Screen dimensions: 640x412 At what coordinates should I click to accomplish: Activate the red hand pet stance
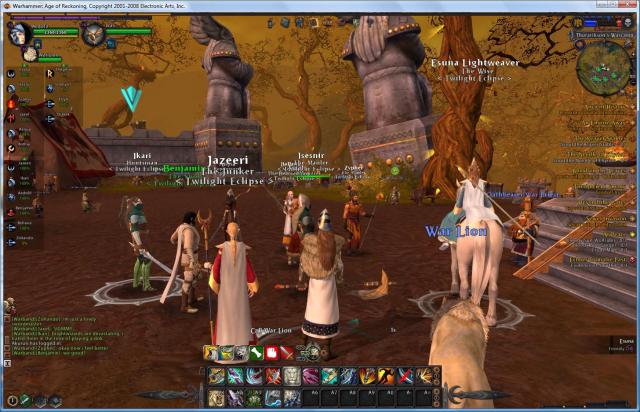(272, 352)
